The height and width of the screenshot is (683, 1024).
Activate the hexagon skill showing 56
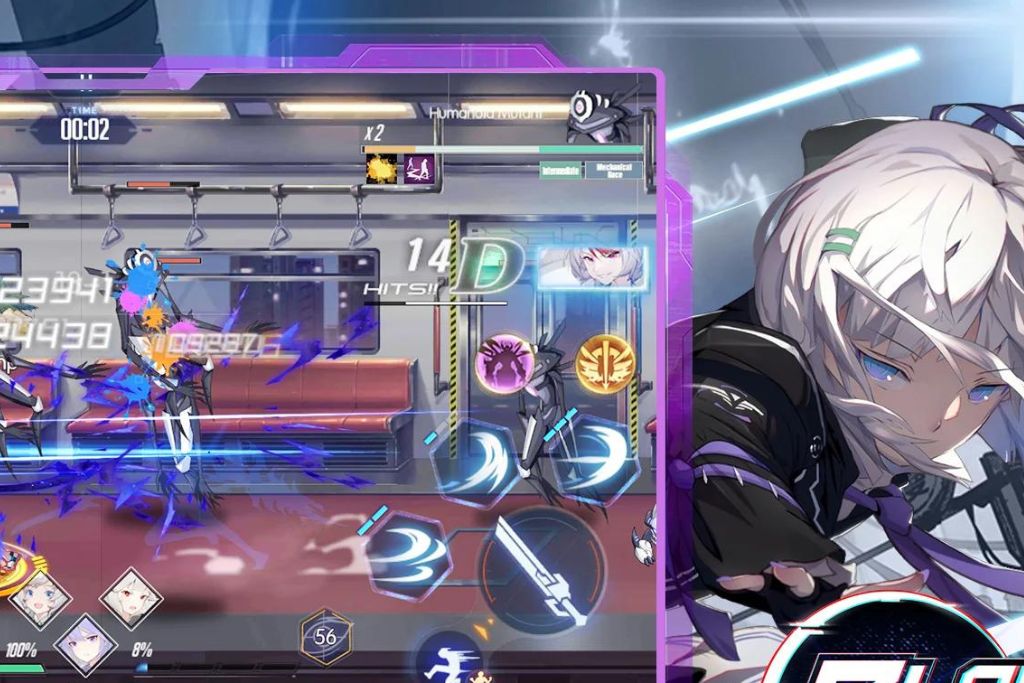coord(326,637)
